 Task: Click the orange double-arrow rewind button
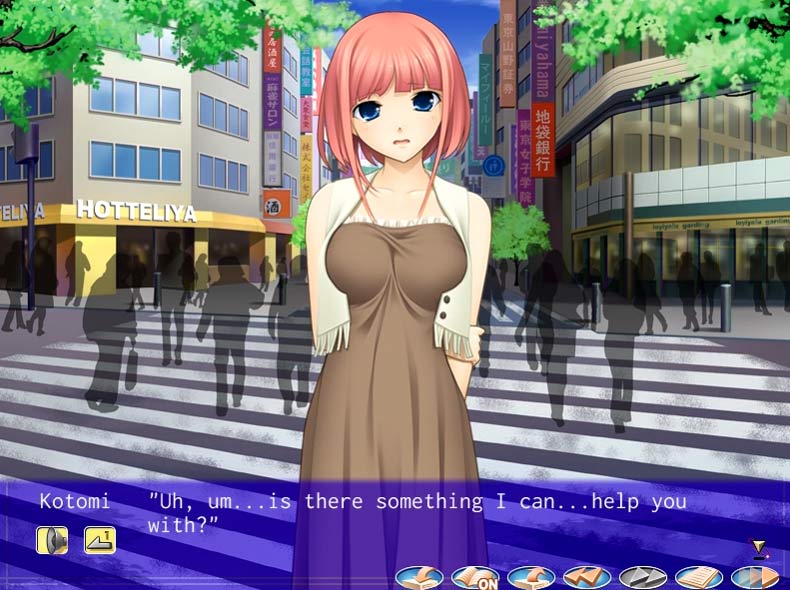coord(587,577)
